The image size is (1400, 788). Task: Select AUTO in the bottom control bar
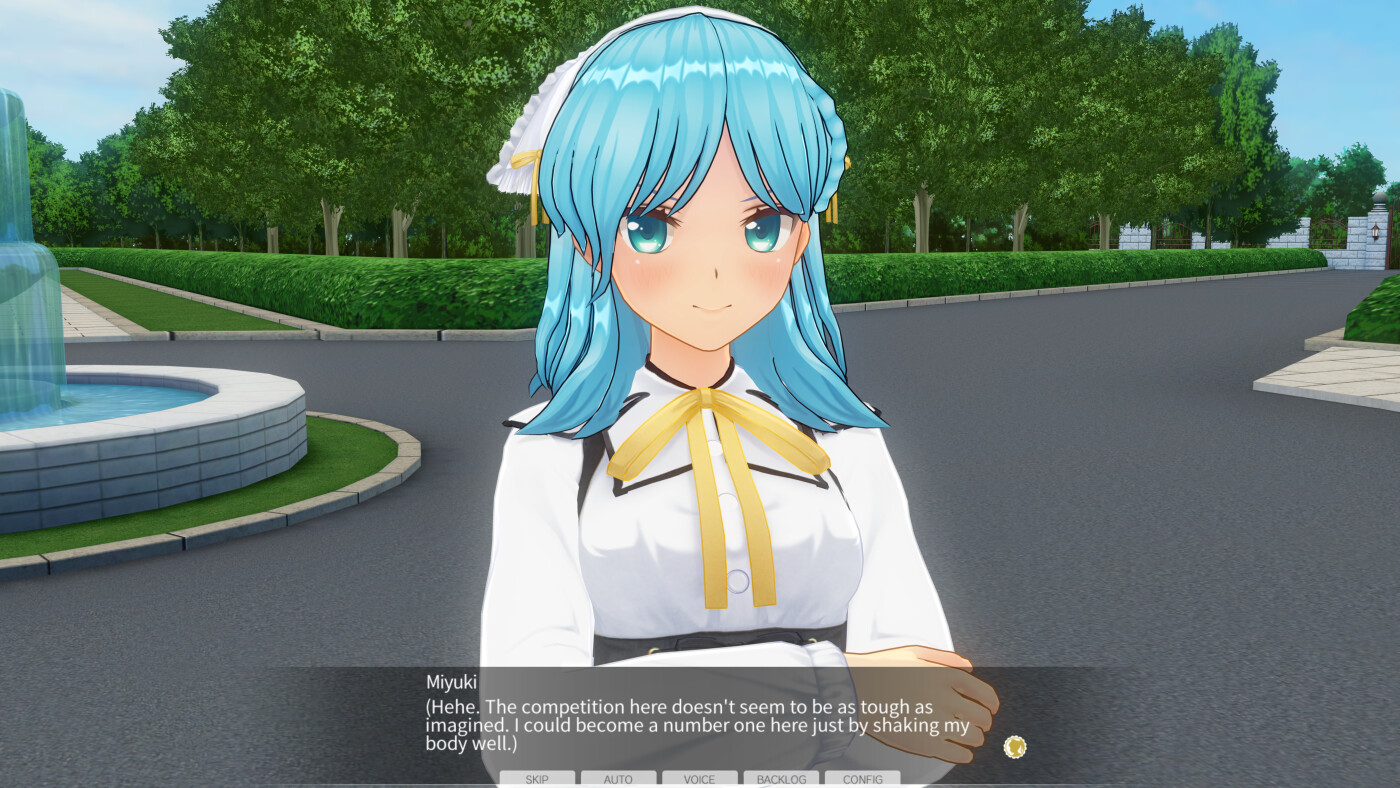(618, 779)
